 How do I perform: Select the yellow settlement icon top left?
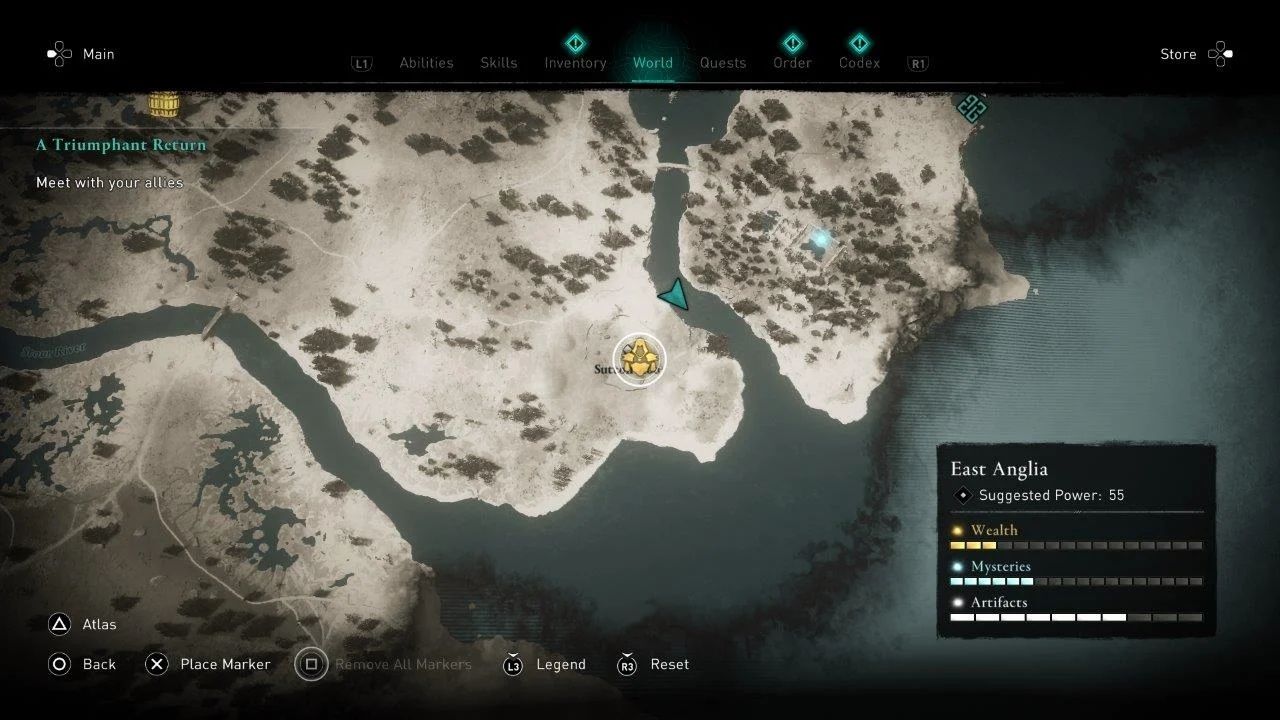click(x=163, y=103)
